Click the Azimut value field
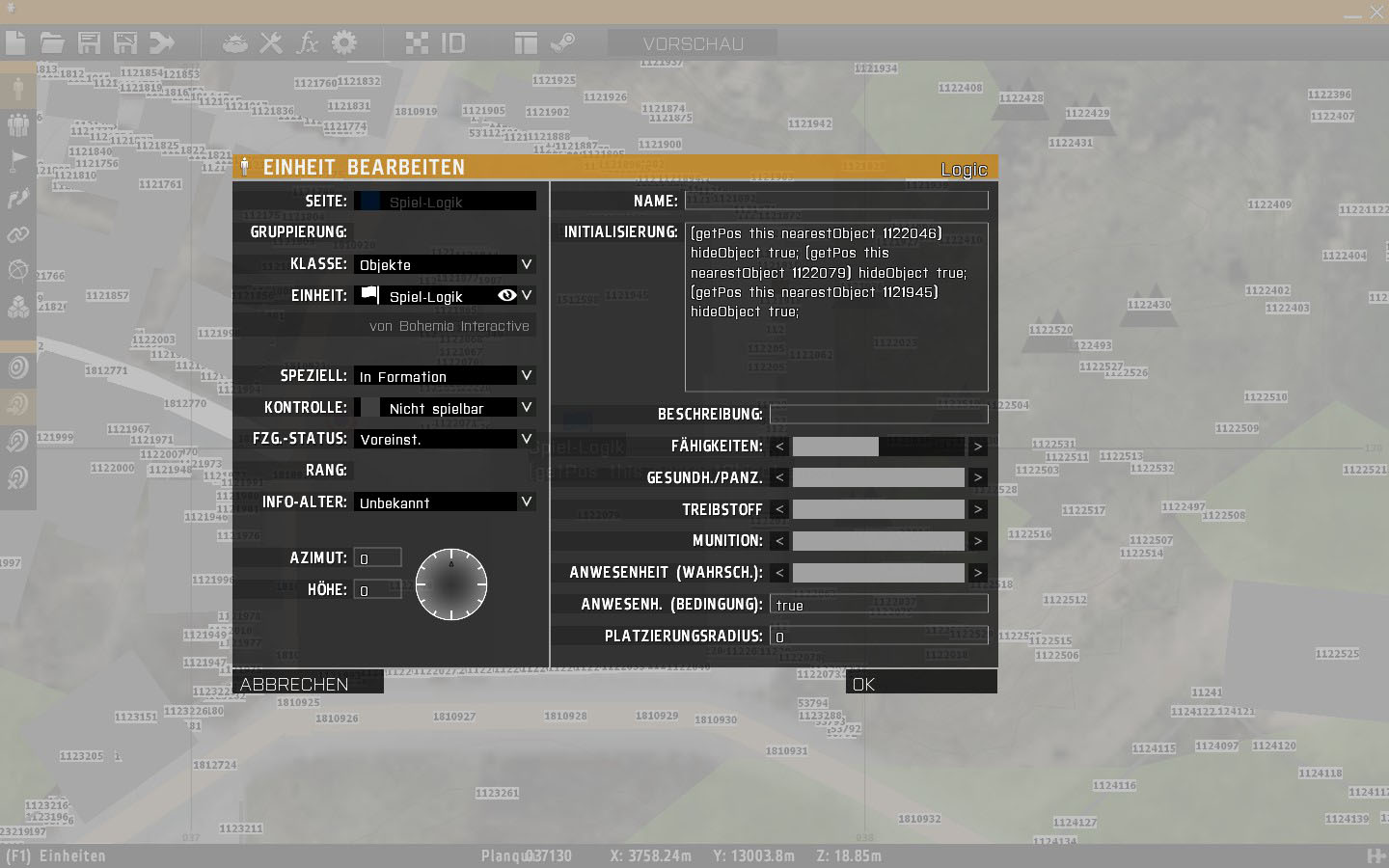This screenshot has height=868, width=1389. point(377,558)
